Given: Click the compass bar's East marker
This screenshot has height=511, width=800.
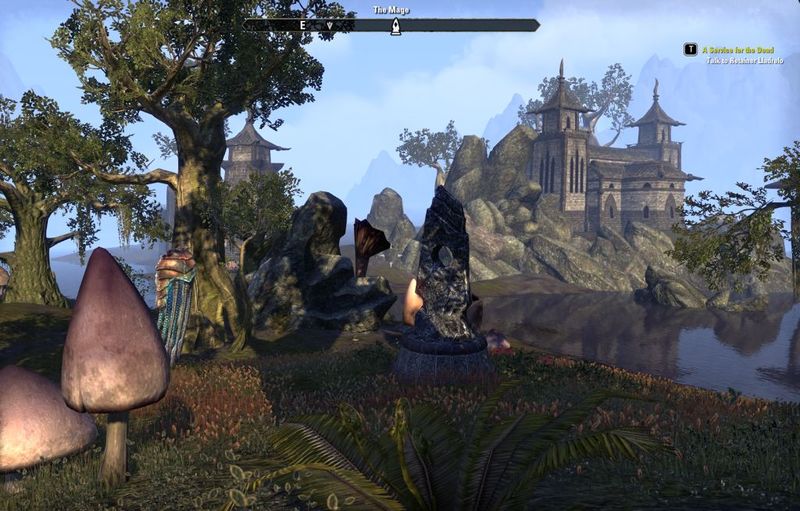Looking at the screenshot, I should [x=302, y=25].
